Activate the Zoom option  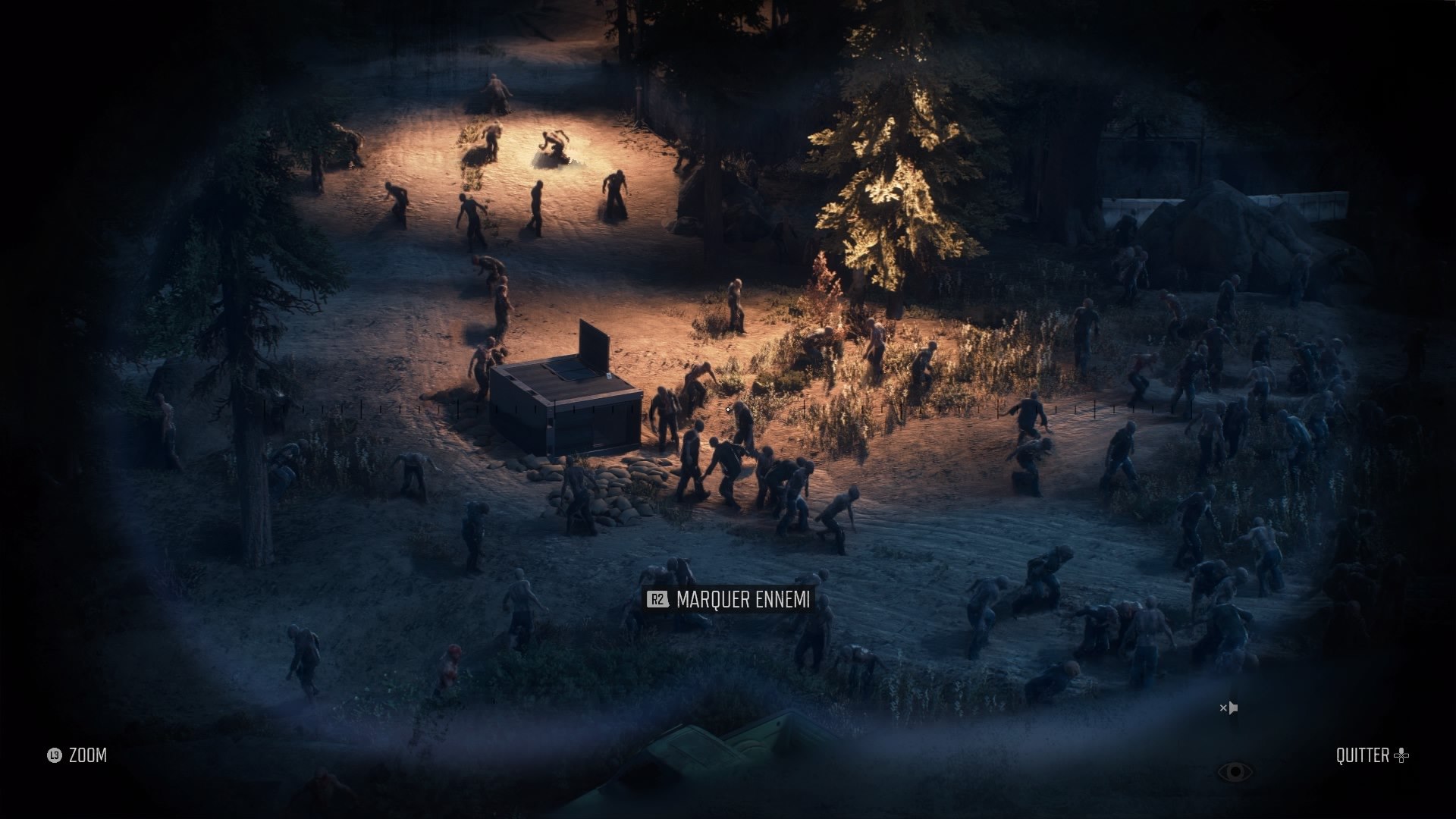tap(77, 755)
